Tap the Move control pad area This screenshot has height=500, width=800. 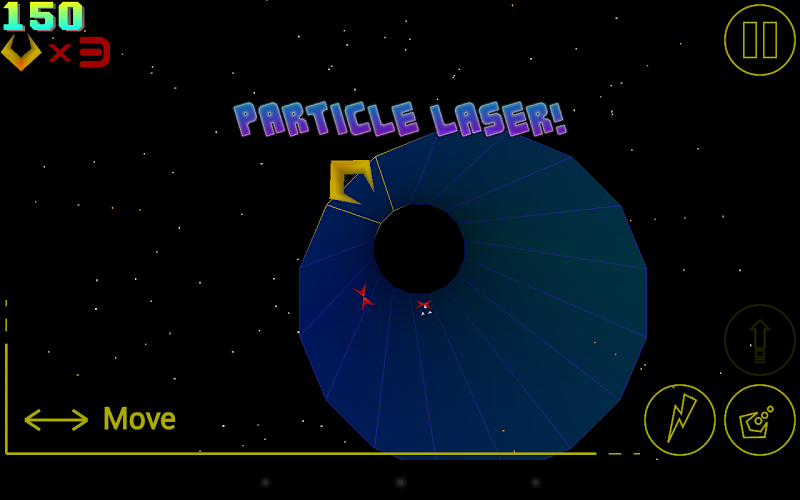coord(100,419)
